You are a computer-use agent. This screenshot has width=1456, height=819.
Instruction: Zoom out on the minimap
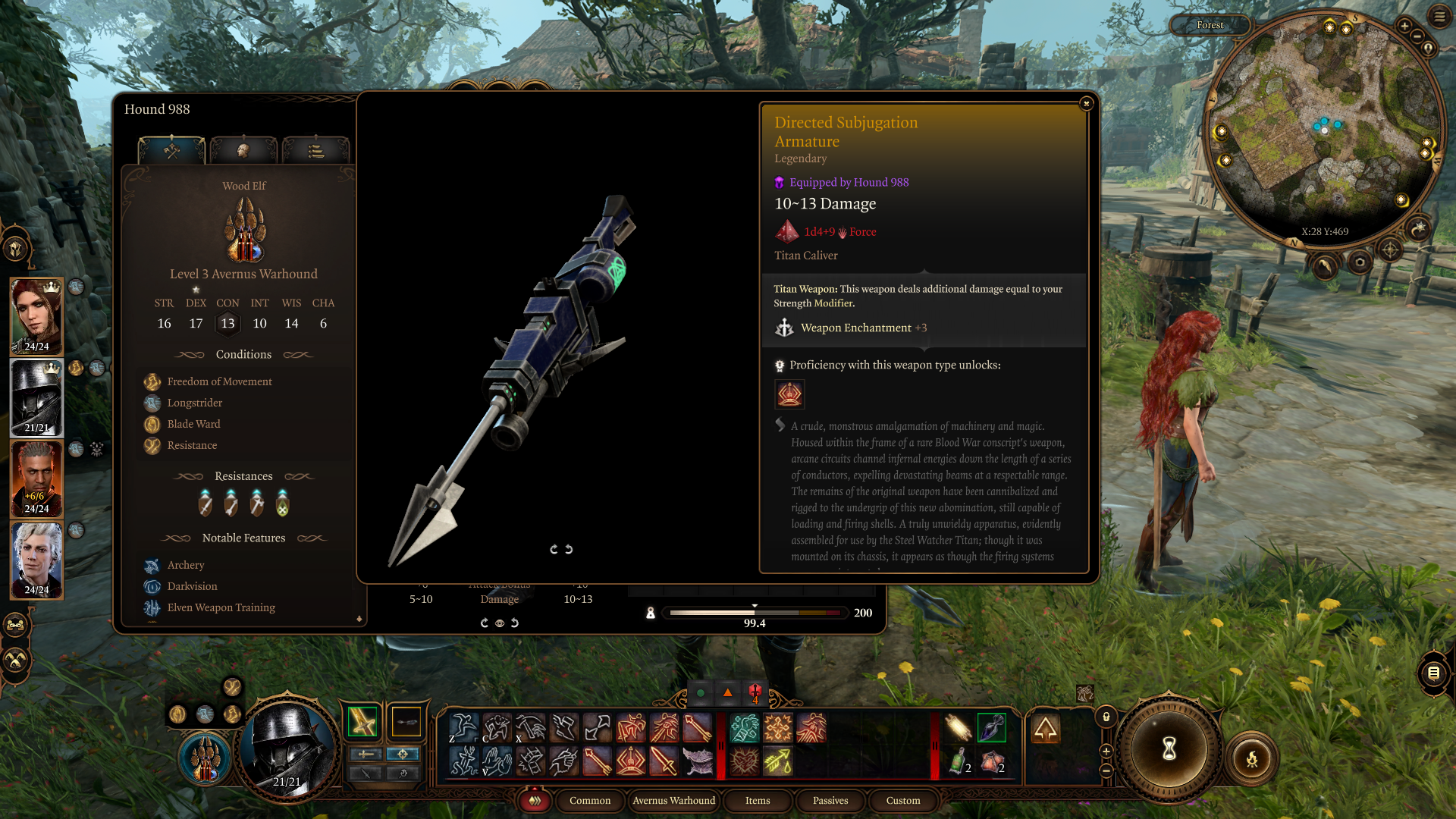[1417, 36]
